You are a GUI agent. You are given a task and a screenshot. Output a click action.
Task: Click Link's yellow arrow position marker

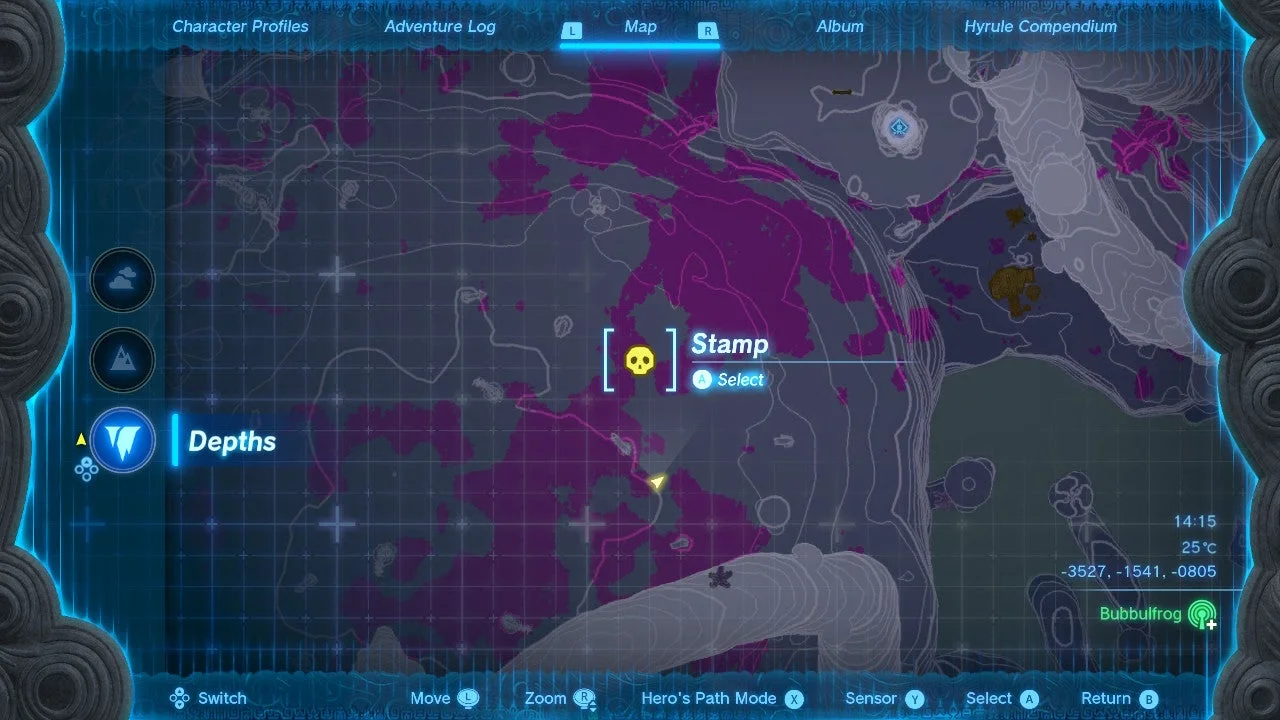click(657, 483)
